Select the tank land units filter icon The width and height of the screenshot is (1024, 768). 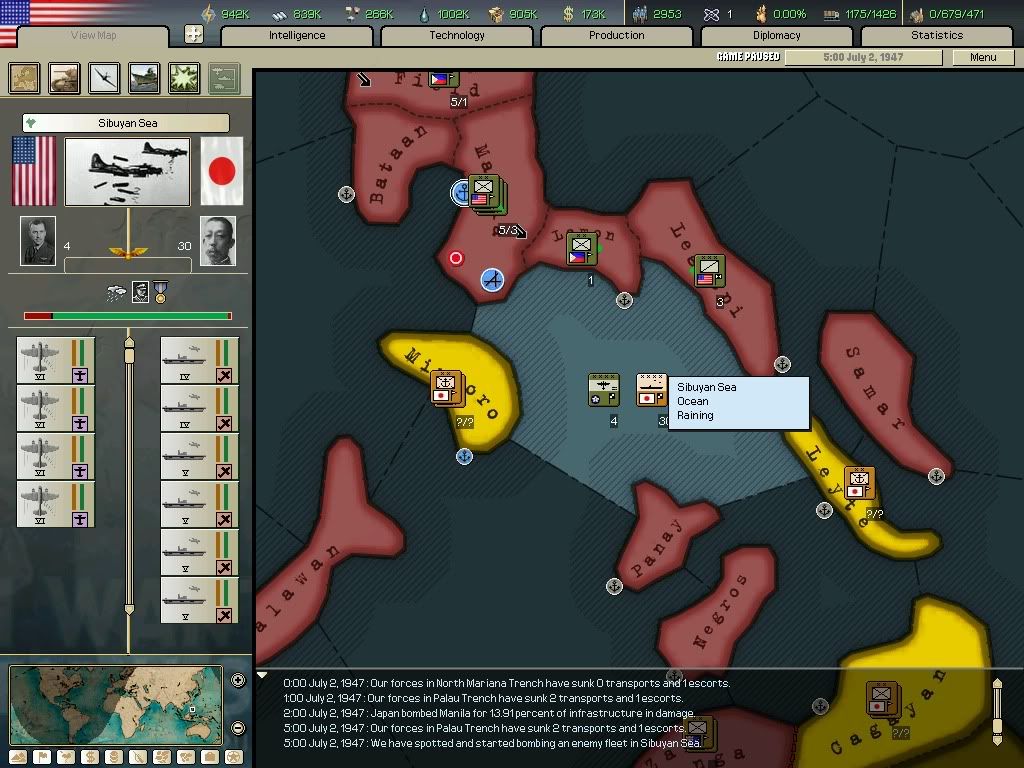pos(65,78)
